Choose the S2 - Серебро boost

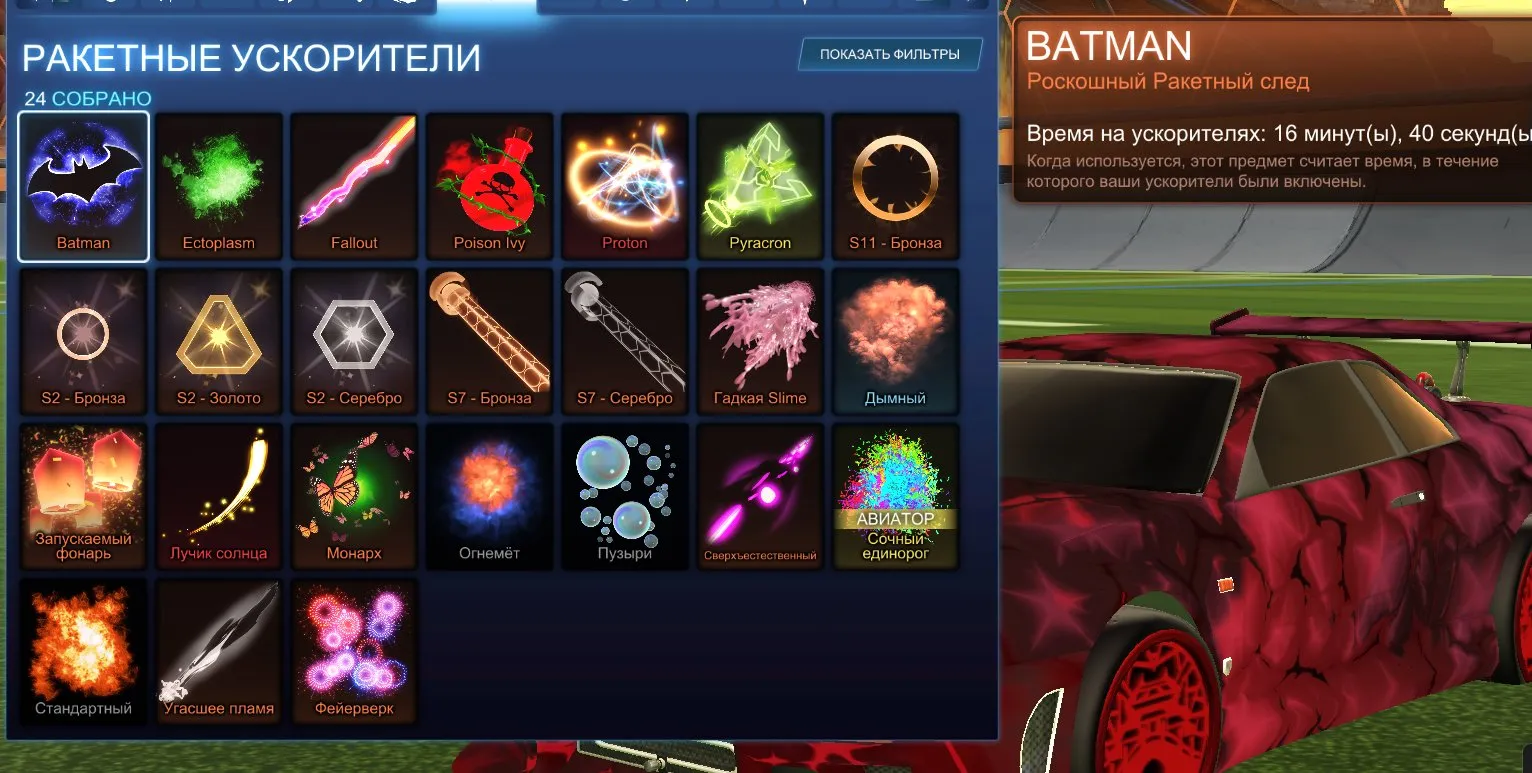pos(354,341)
